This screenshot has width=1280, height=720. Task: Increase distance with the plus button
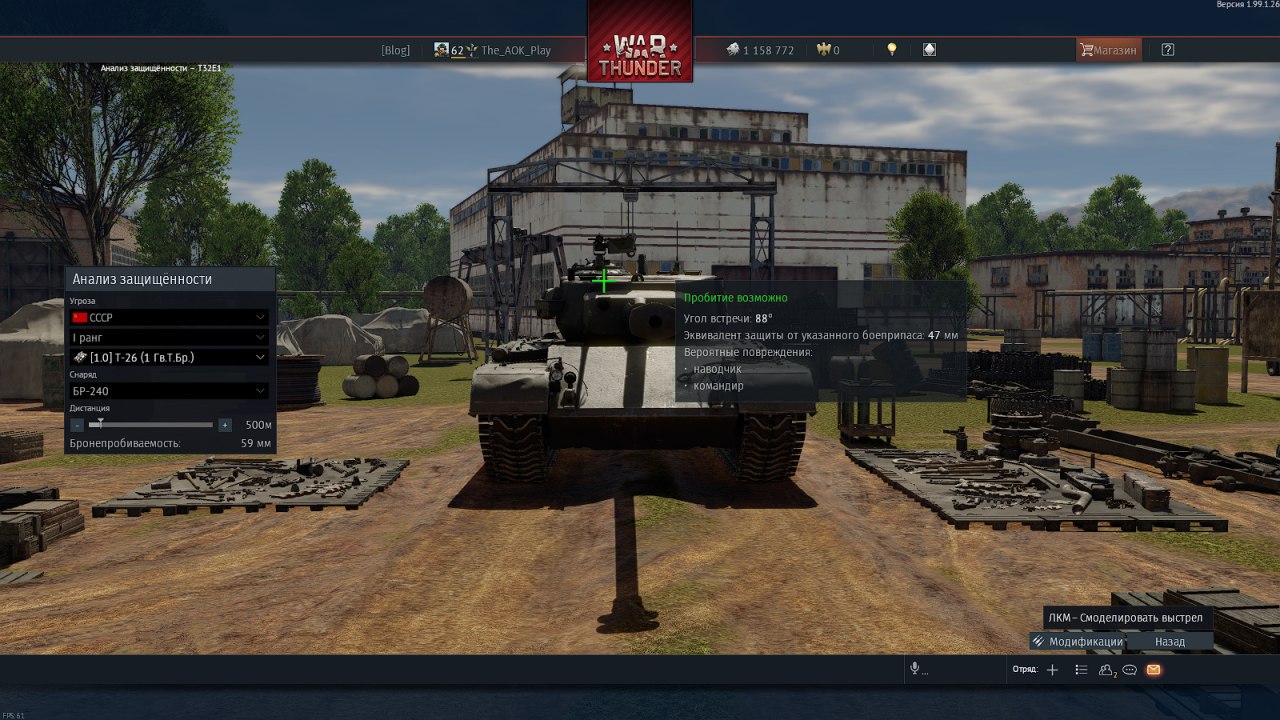click(225, 425)
